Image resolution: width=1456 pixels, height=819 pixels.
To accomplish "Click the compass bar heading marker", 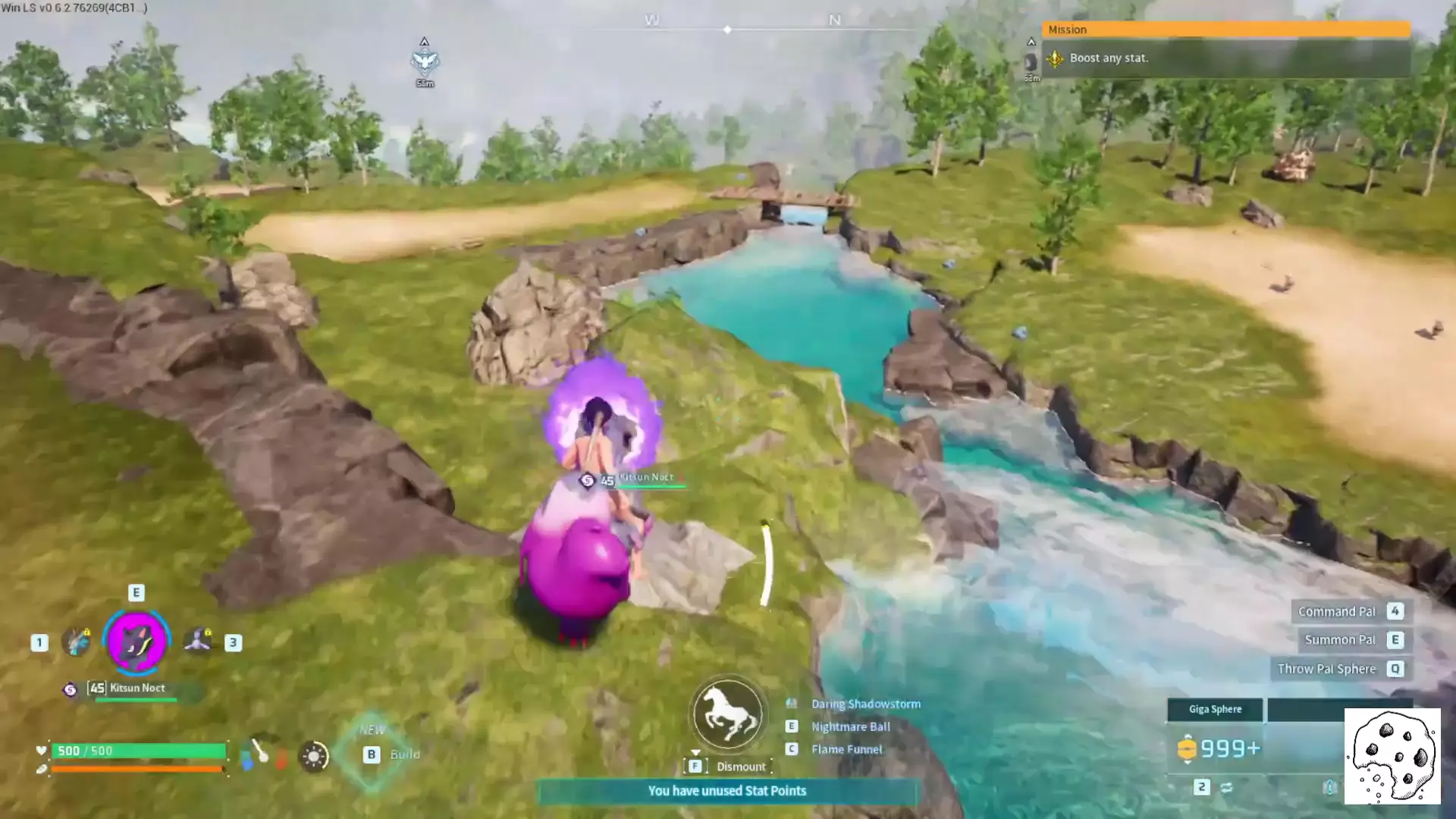I will tap(727, 30).
